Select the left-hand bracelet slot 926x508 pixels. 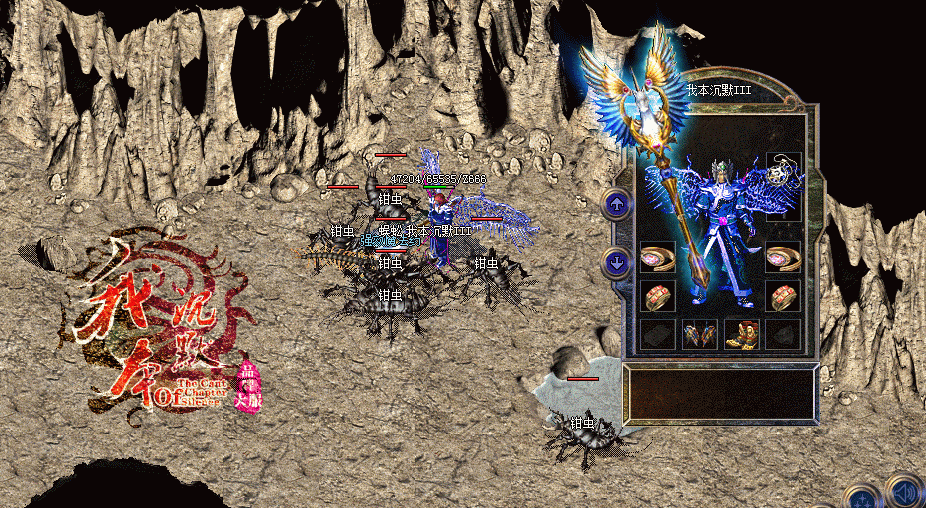tap(657, 257)
